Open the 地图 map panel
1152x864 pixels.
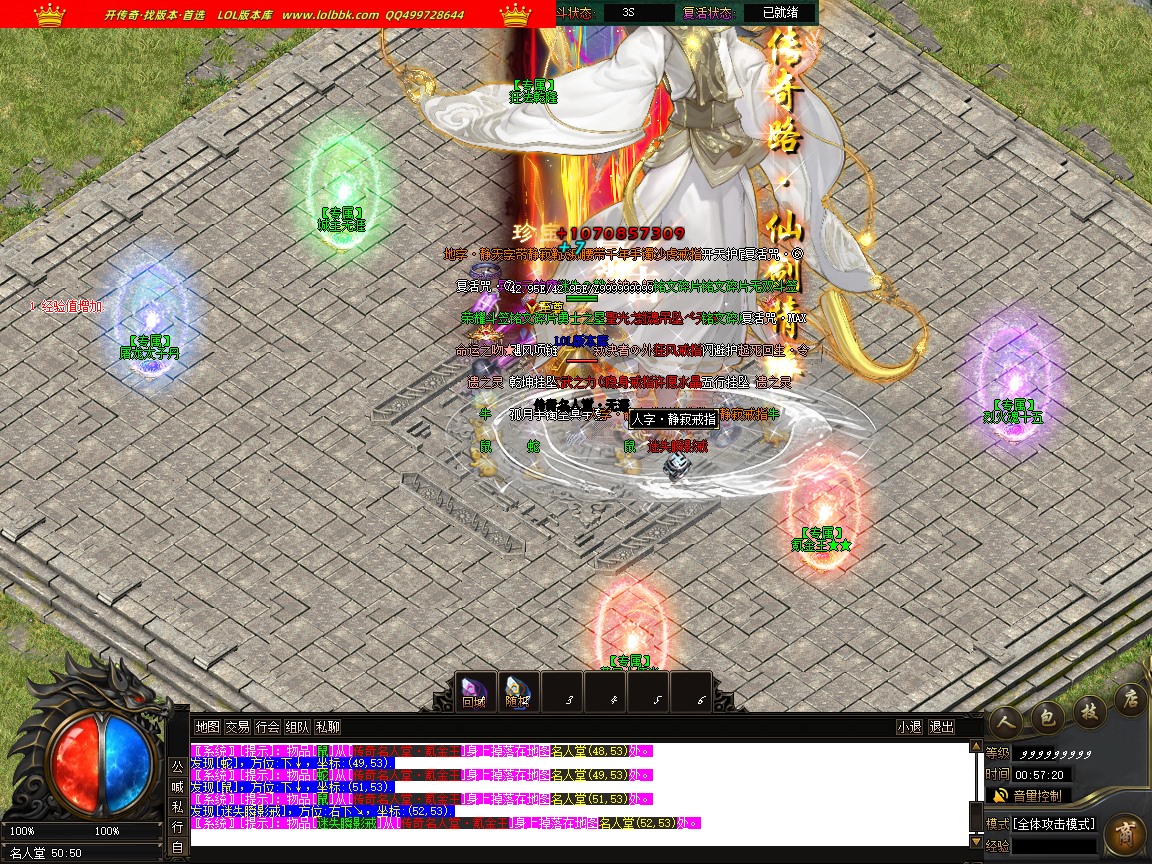coord(207,727)
